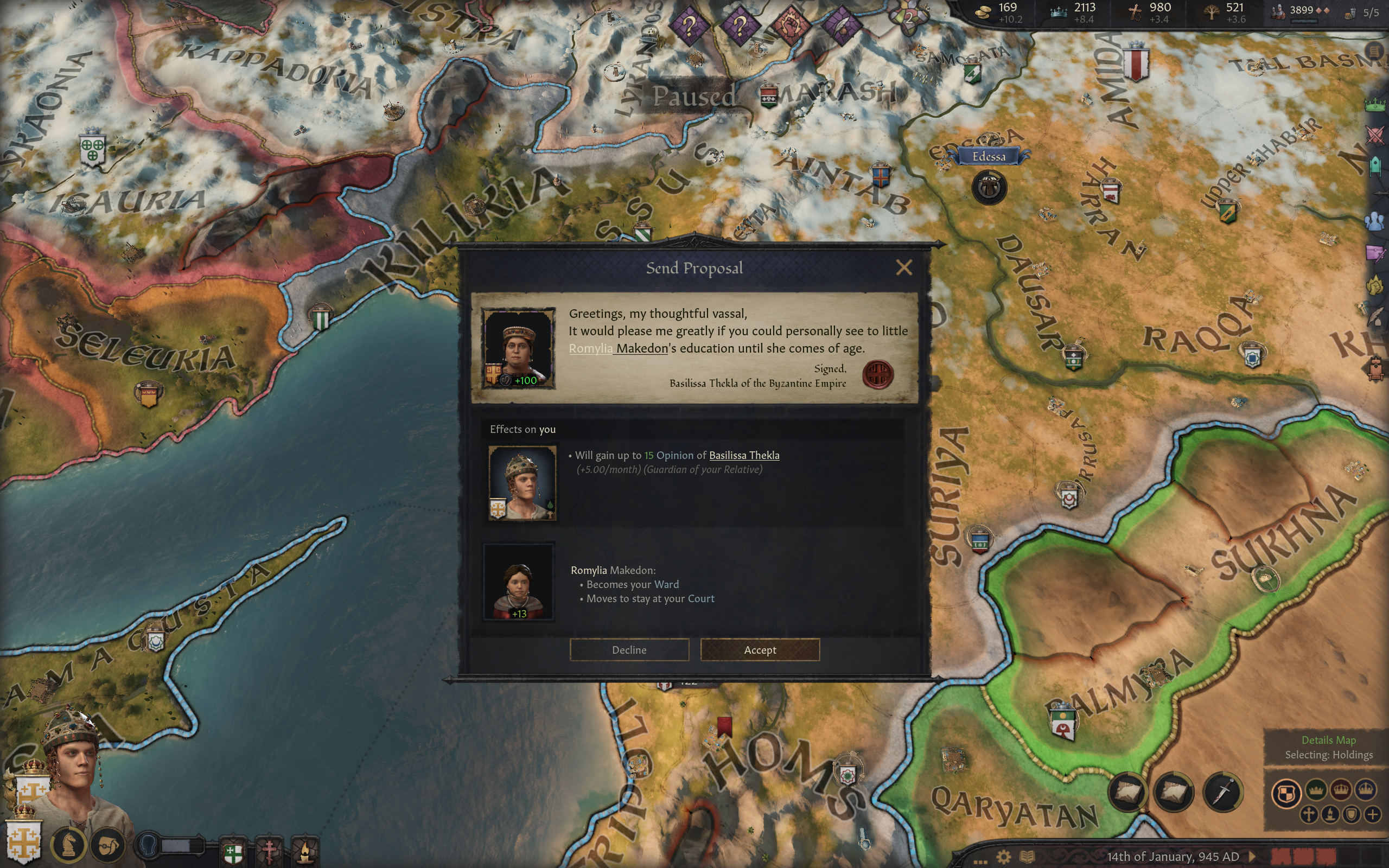Open the chess knight lifestyle icon
1389x868 pixels.
coord(68,845)
